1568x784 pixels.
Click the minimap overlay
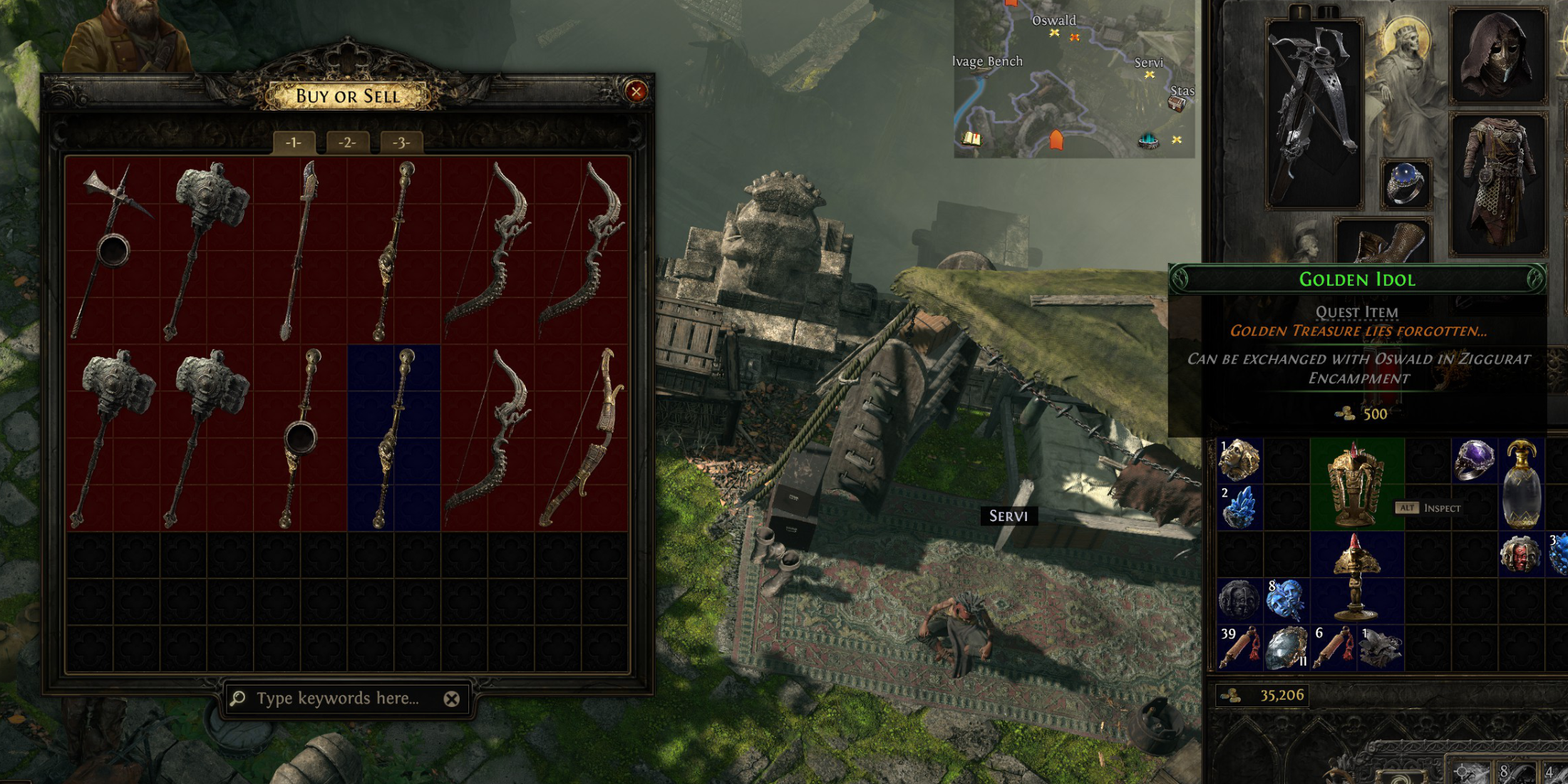click(1074, 78)
